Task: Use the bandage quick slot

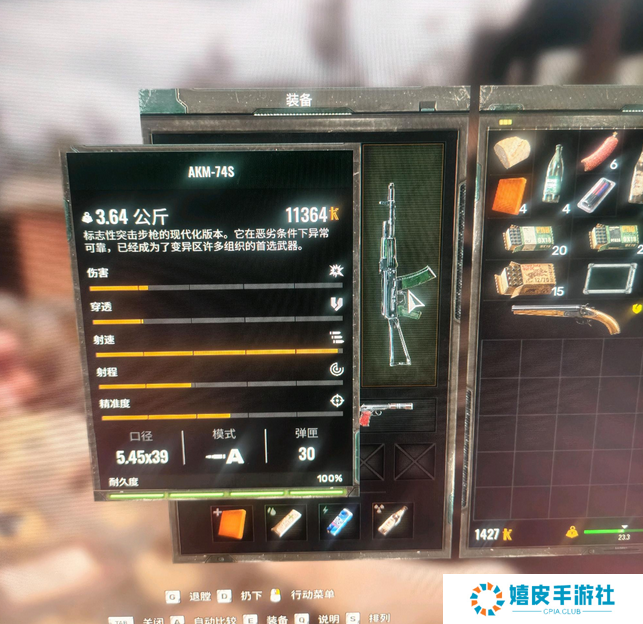Action: (286, 520)
